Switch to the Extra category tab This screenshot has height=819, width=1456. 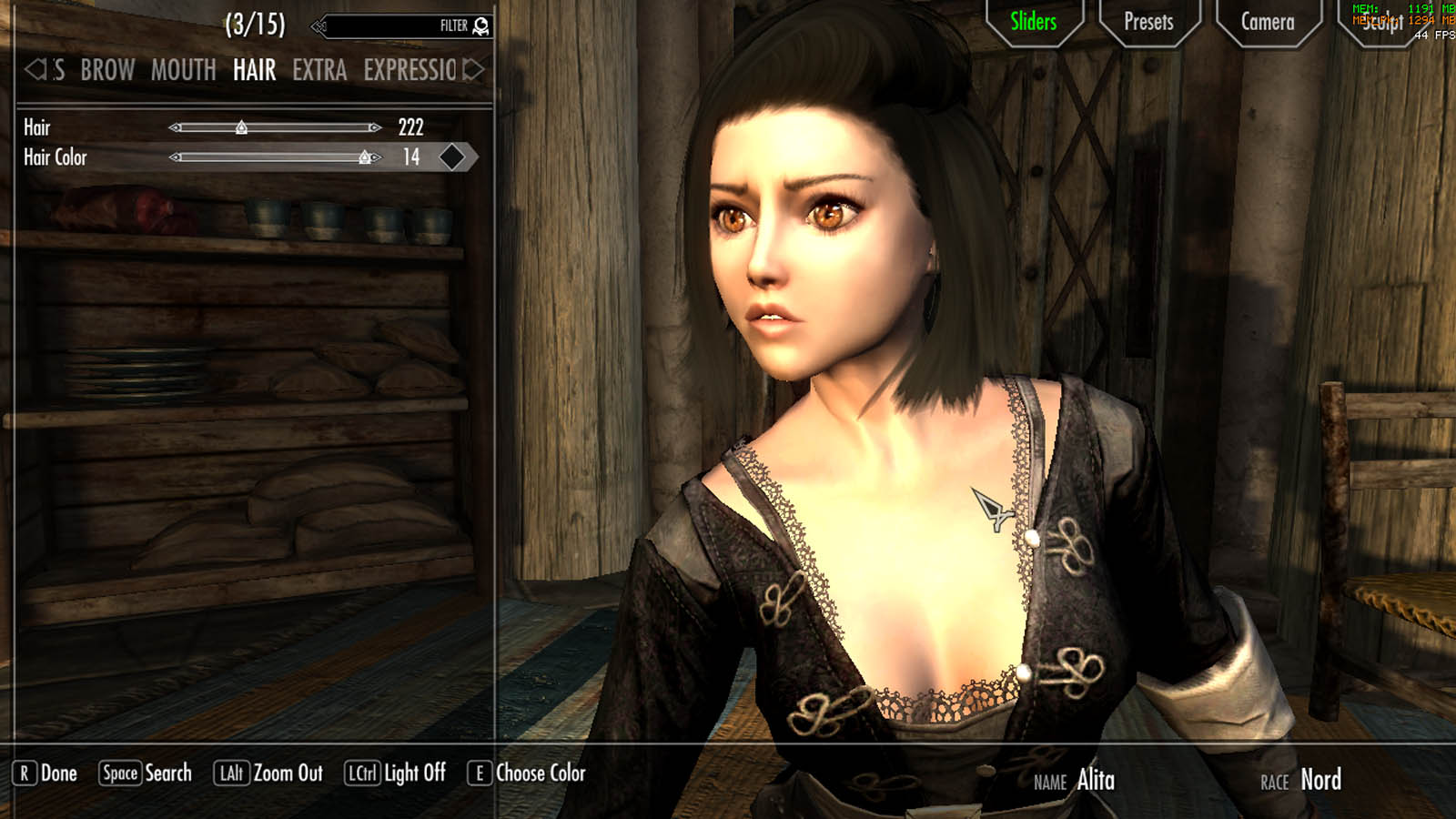coord(319,70)
